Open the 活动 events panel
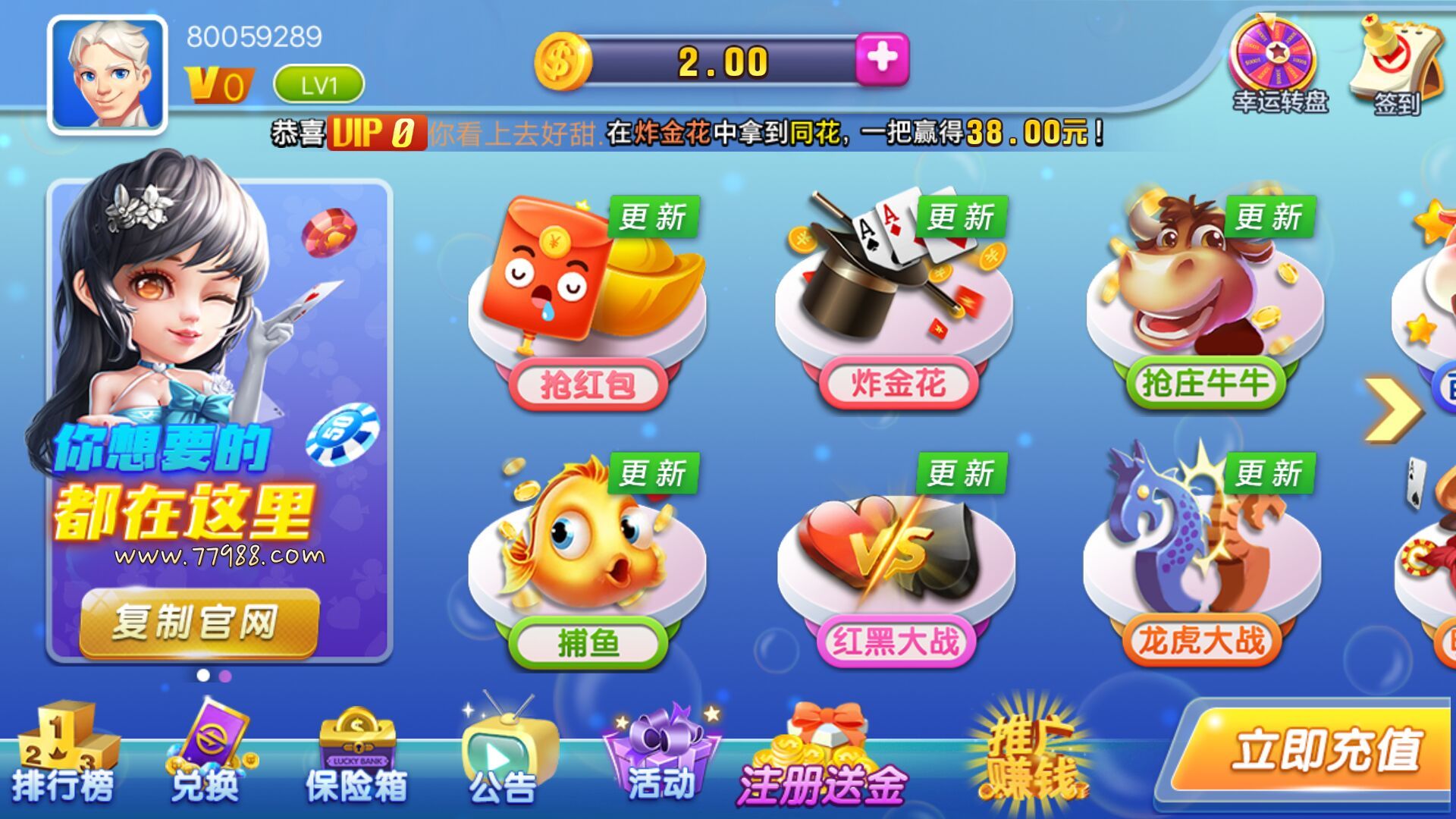This screenshot has height=819, width=1456. click(x=656, y=758)
